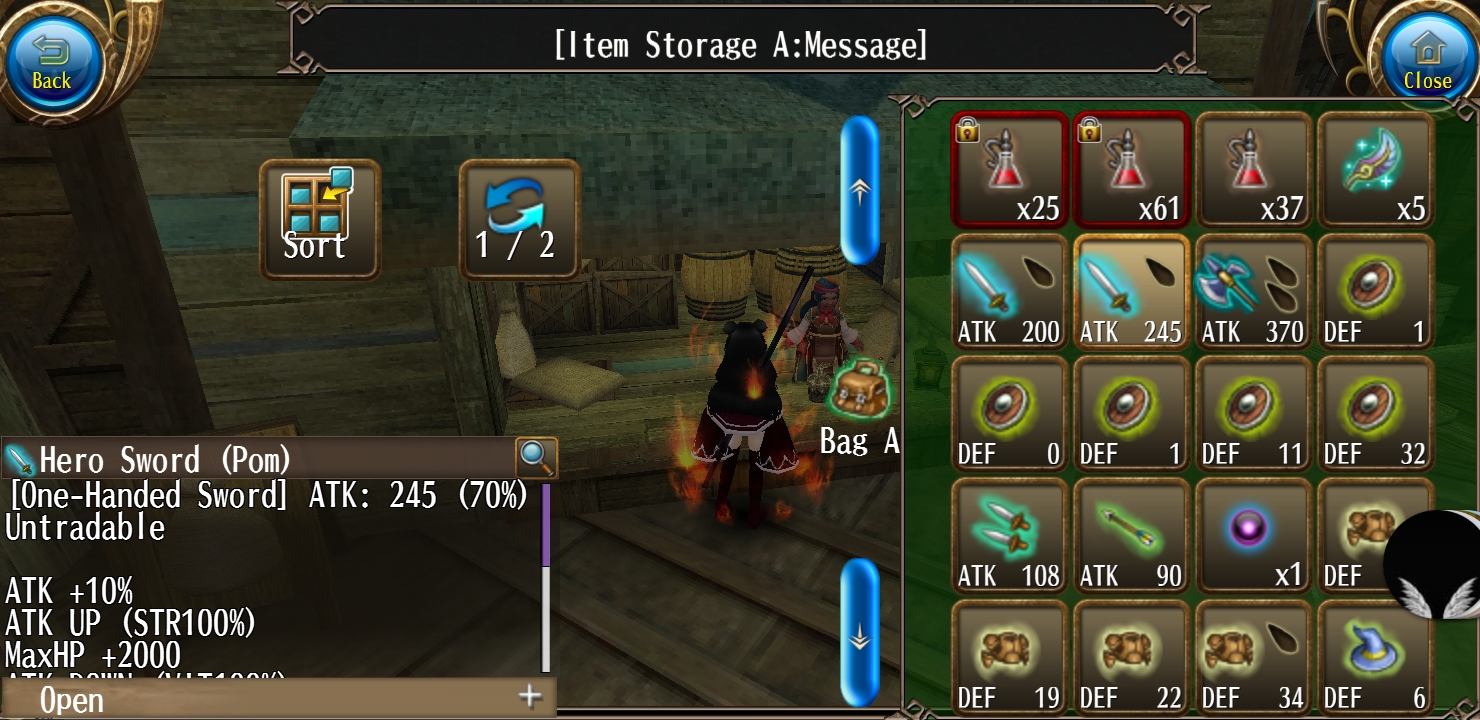The width and height of the screenshot is (1480, 720).
Task: Click the magnifier on Hero Sword panel
Action: tap(536, 456)
